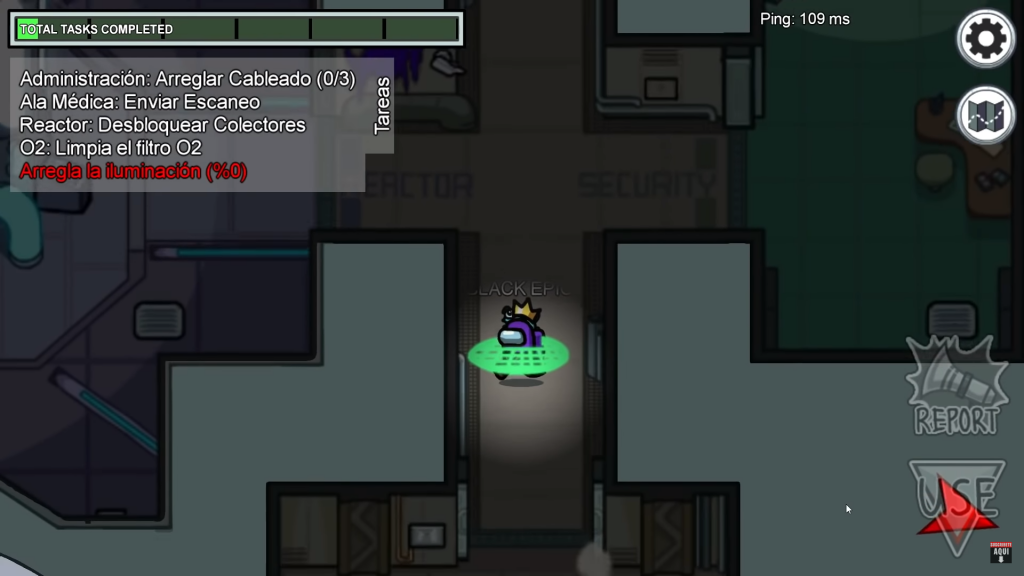Collapse the Tareas task list tab
The image size is (1024, 576).
(381, 106)
